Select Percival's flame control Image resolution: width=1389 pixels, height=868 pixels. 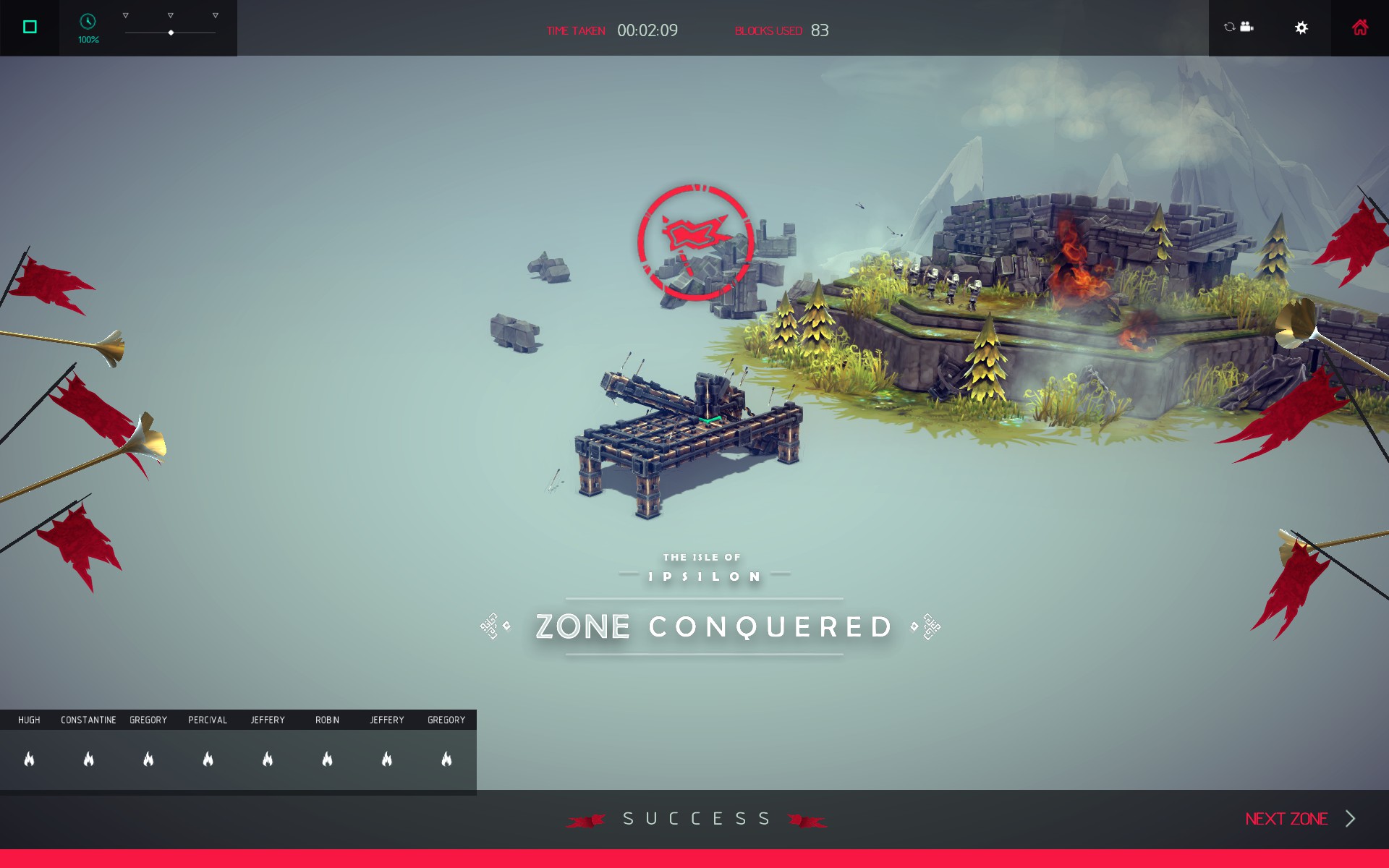click(208, 759)
